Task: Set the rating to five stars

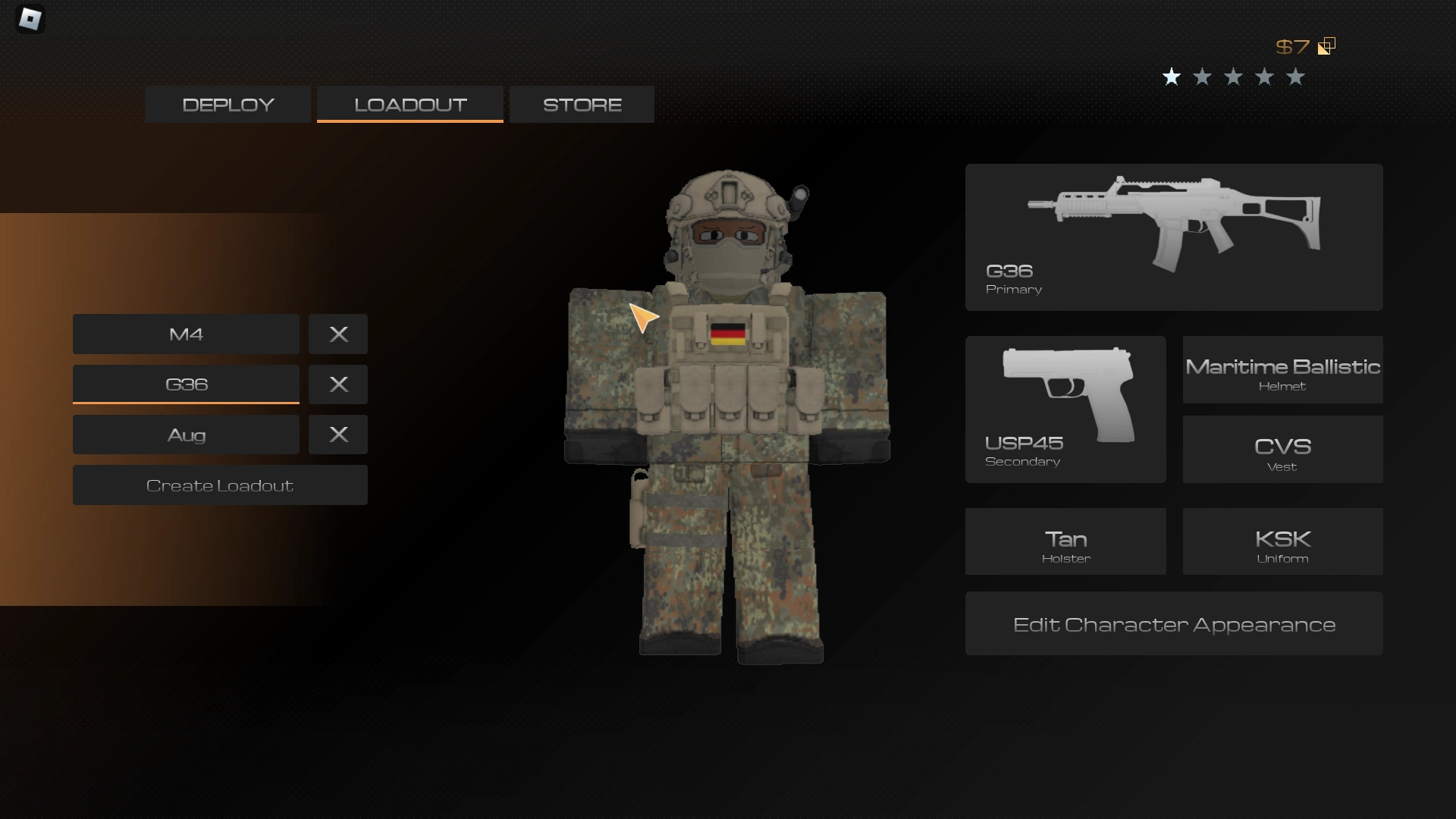Action: [1295, 77]
